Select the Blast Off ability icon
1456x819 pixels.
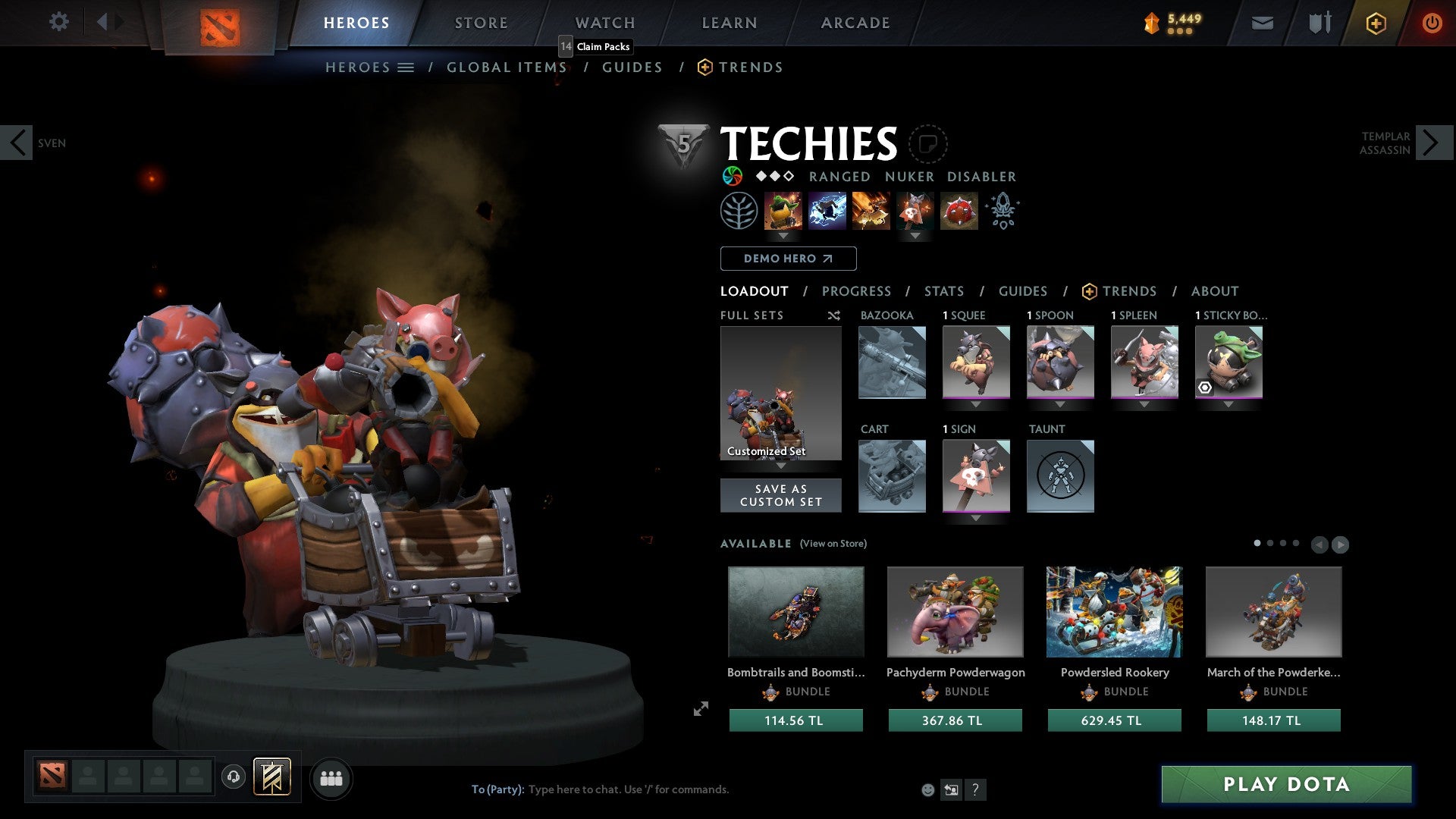point(870,211)
